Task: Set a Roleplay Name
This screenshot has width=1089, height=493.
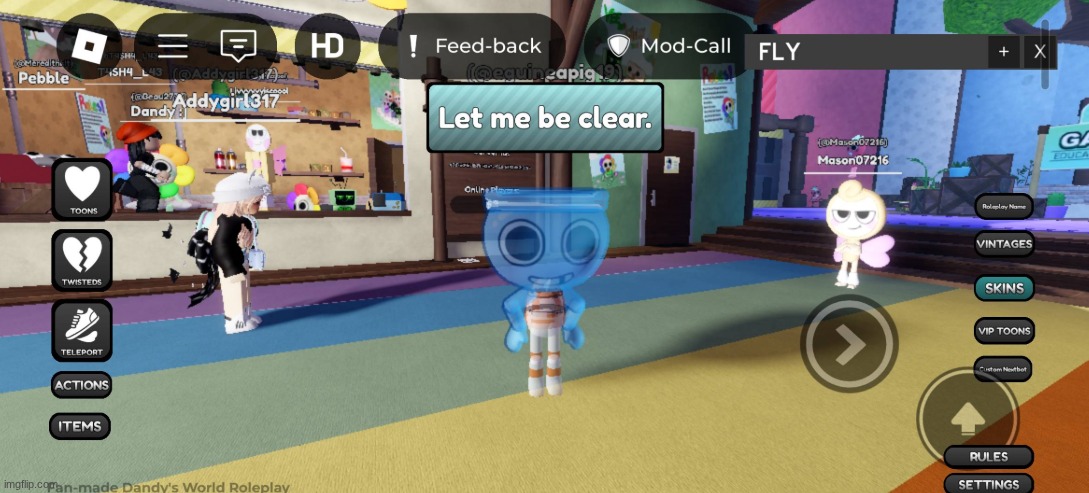Action: [1004, 206]
